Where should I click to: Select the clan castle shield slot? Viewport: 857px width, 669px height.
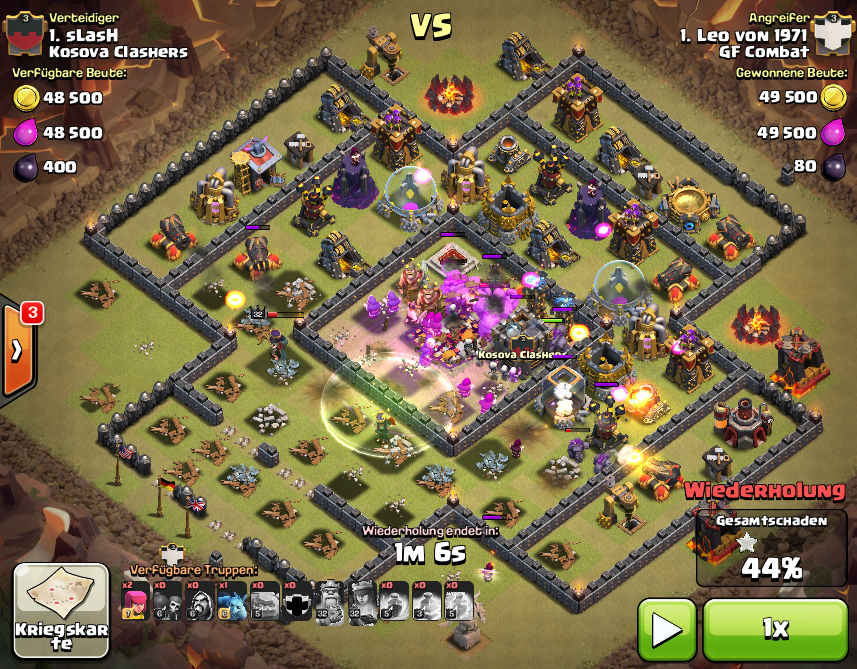point(297,601)
